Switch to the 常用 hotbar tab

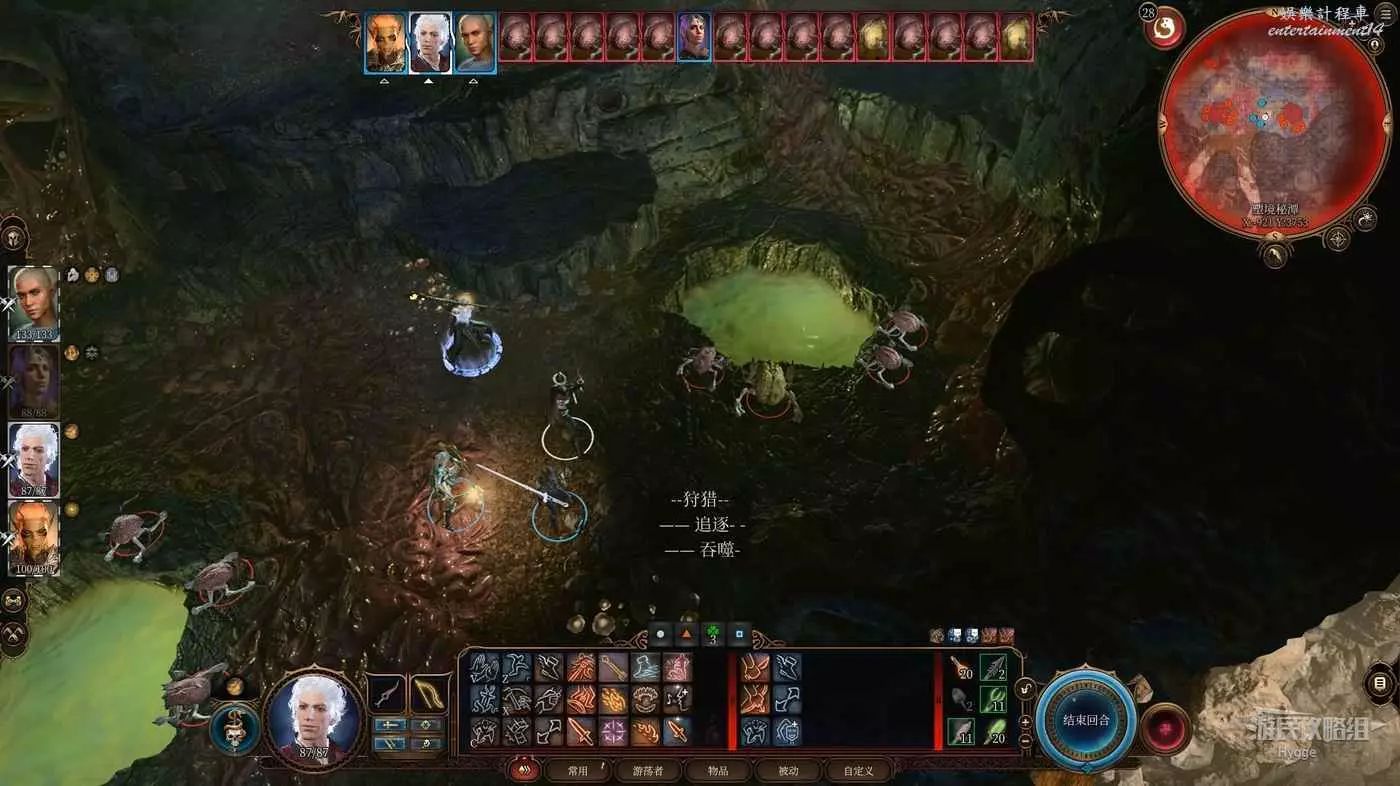coord(577,771)
